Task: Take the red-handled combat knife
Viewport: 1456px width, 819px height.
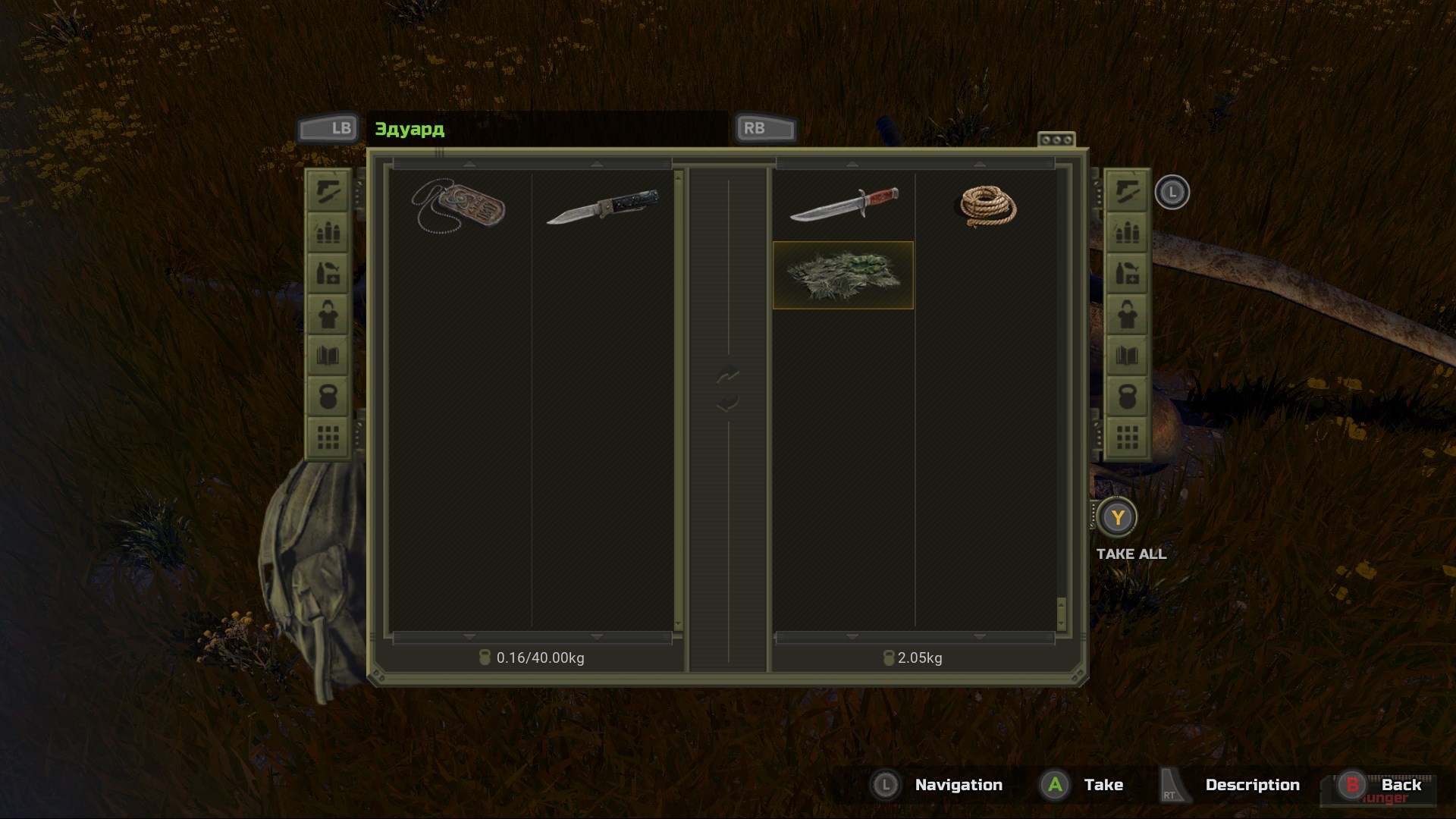Action: click(843, 205)
